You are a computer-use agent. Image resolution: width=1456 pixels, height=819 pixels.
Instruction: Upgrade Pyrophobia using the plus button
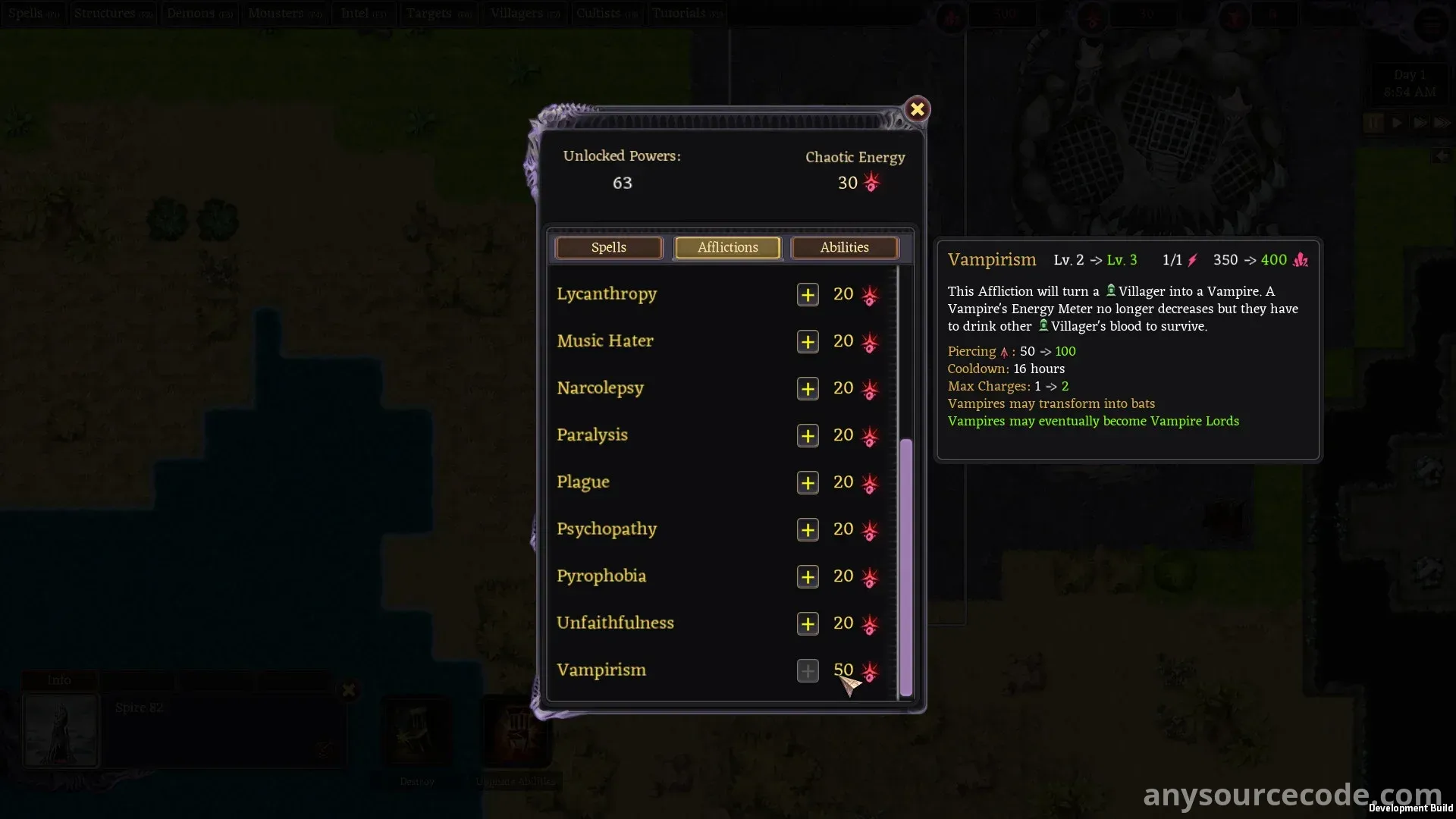[808, 577]
